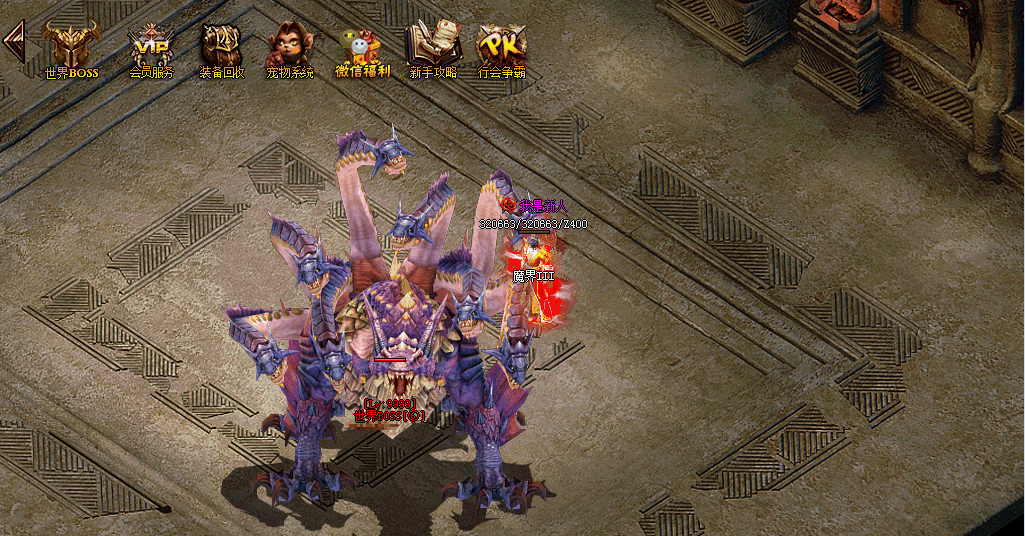This screenshot has width=1025, height=536.
Task: Open the 行会争霸 PK guild war
Action: pyautogui.click(x=501, y=49)
